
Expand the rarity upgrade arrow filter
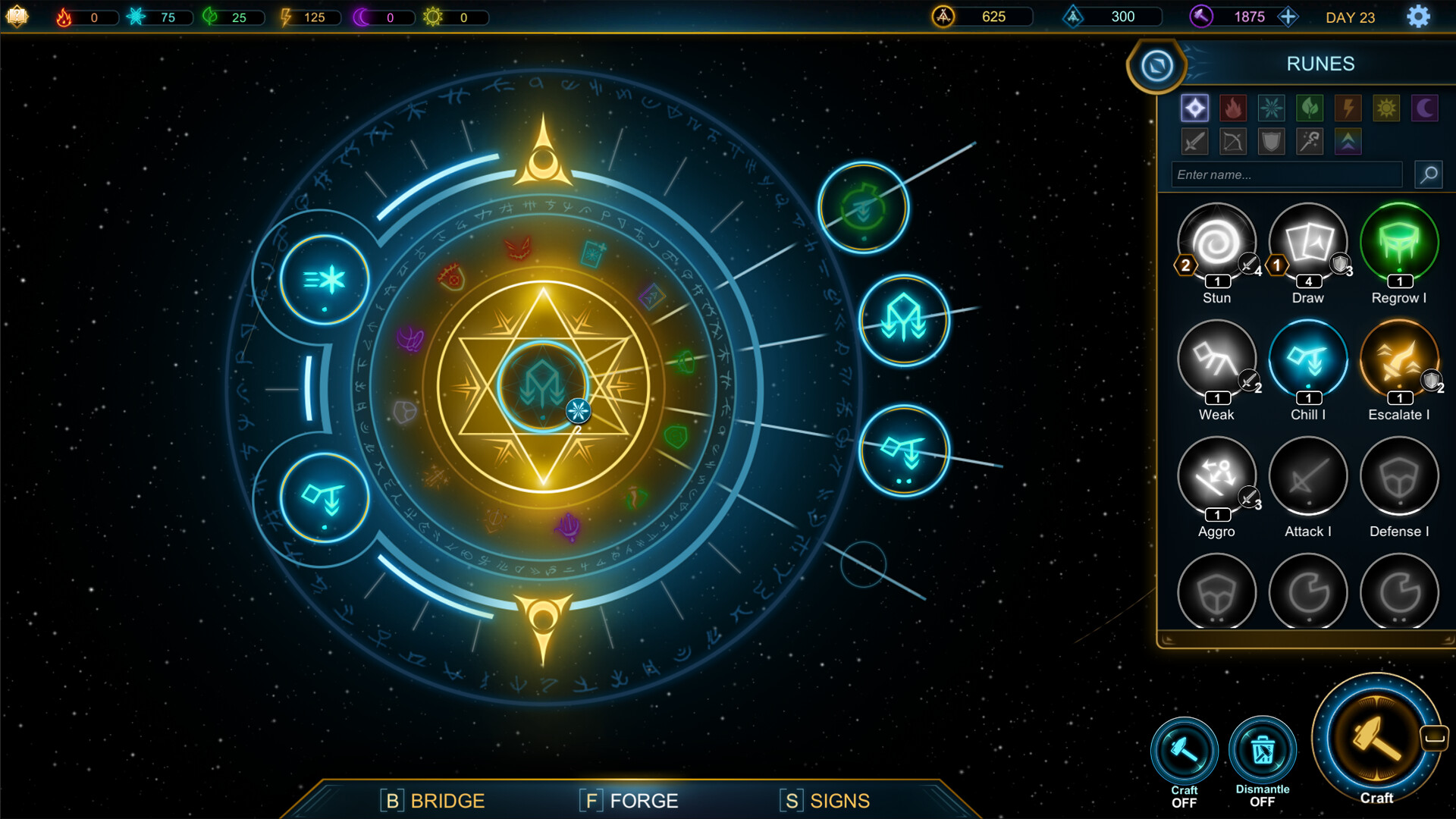coord(1348,140)
